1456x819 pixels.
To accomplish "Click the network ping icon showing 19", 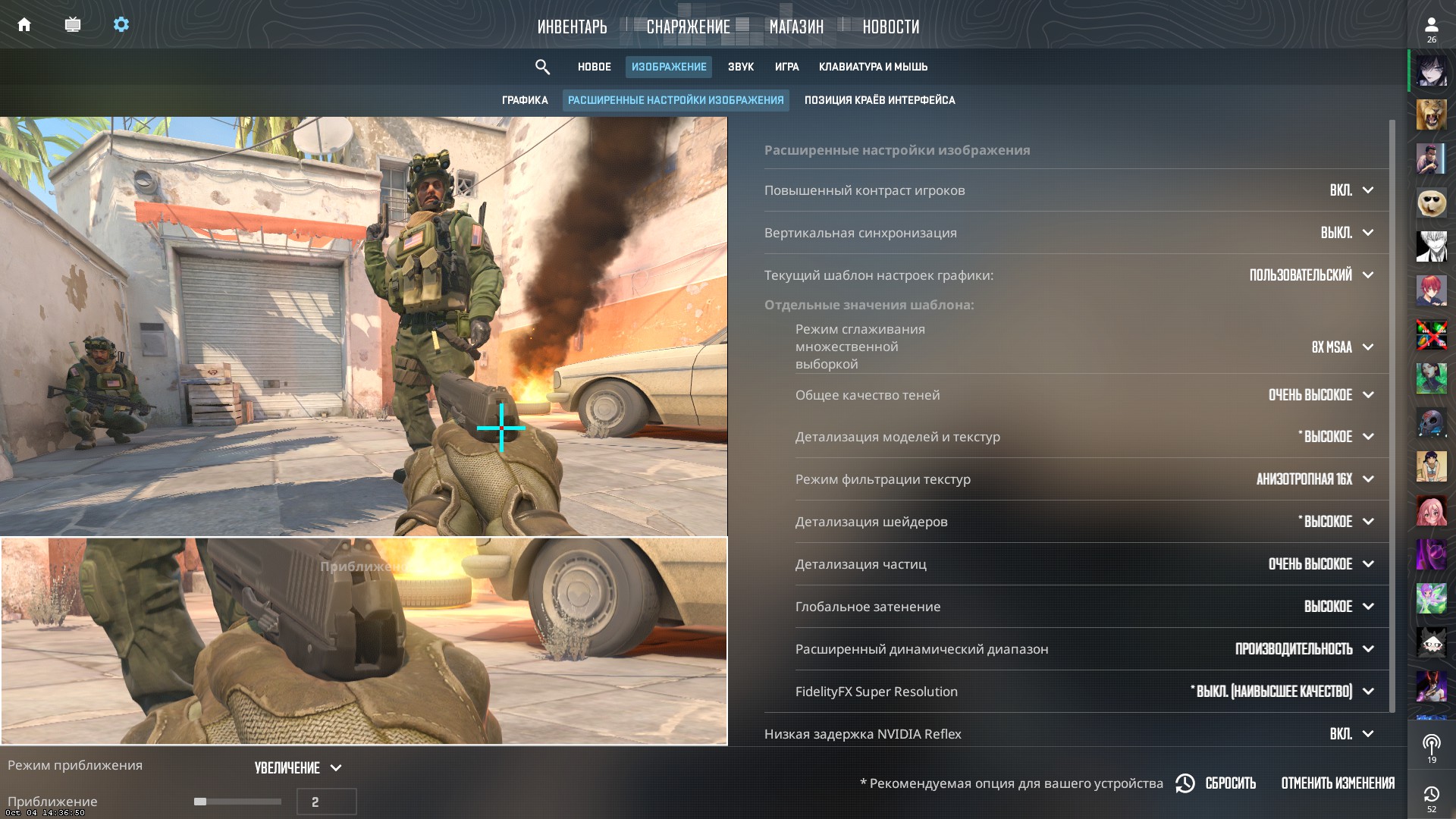I will click(x=1432, y=743).
